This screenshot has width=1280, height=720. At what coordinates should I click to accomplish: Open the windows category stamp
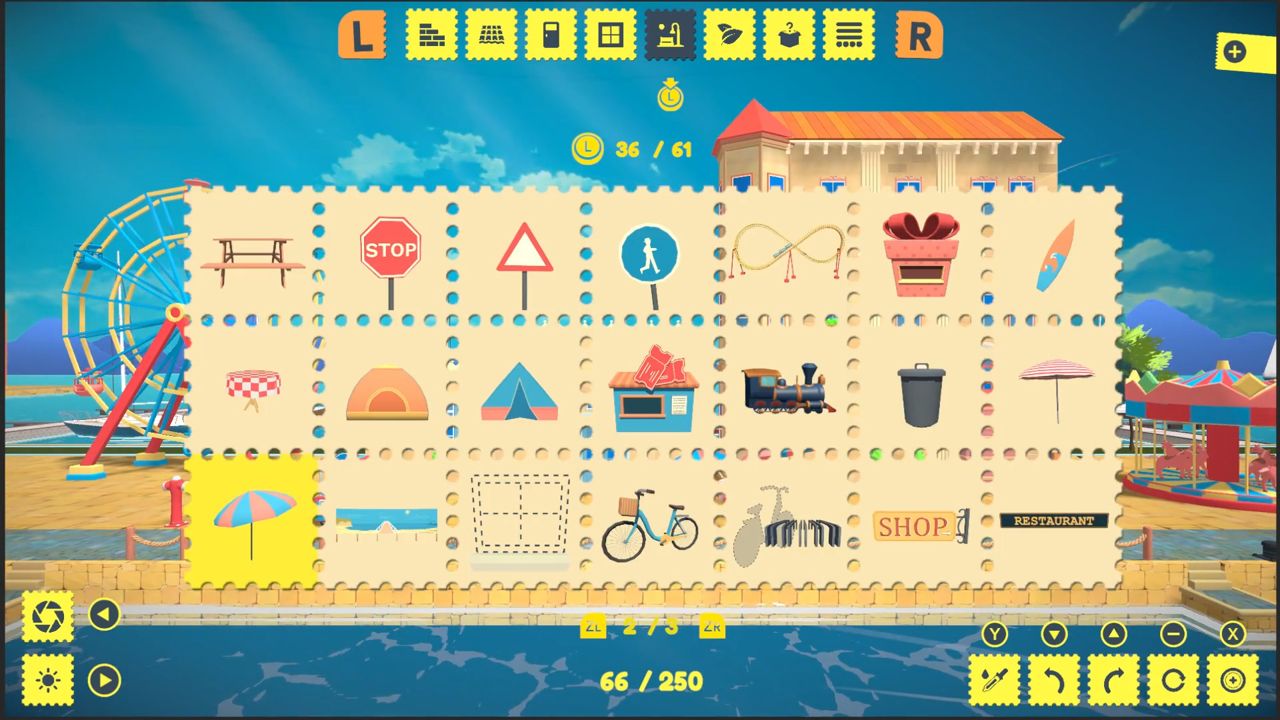611,34
